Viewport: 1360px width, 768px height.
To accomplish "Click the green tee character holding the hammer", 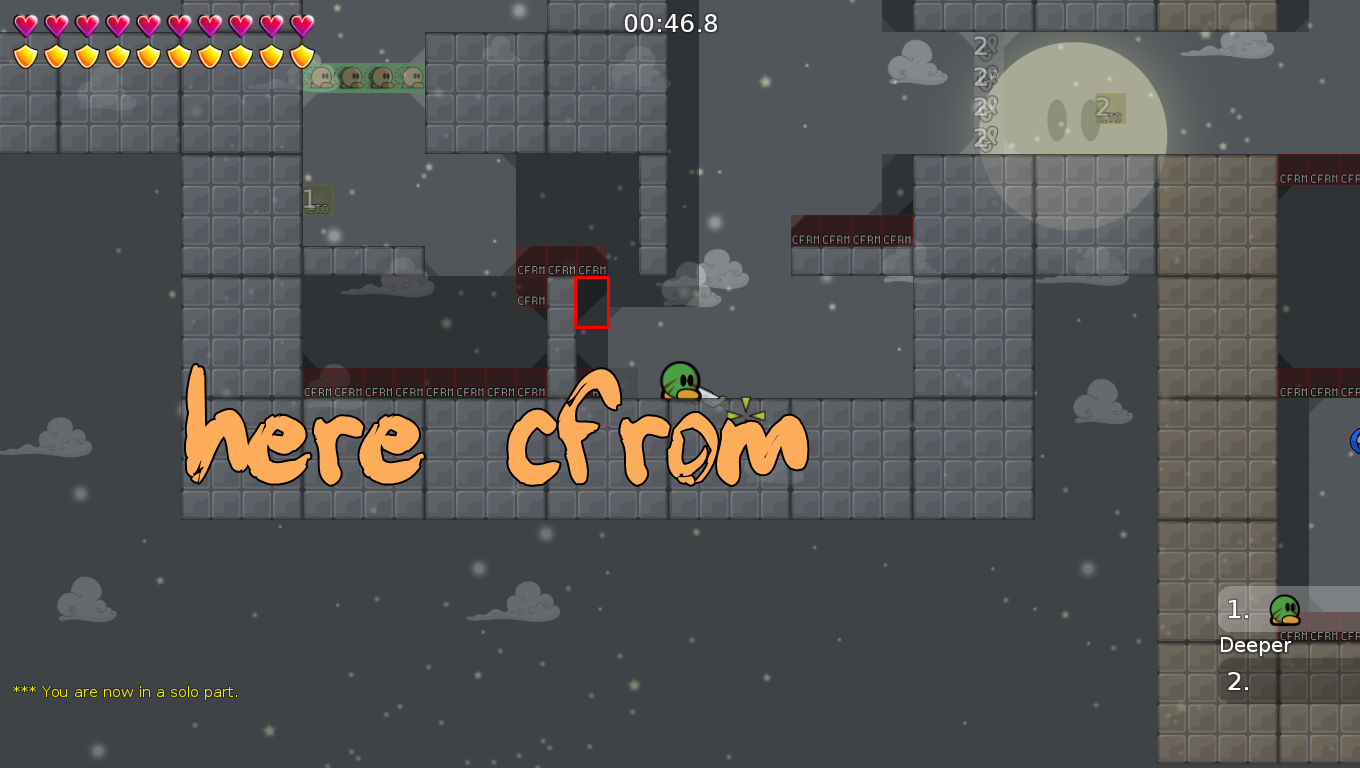I will (679, 382).
